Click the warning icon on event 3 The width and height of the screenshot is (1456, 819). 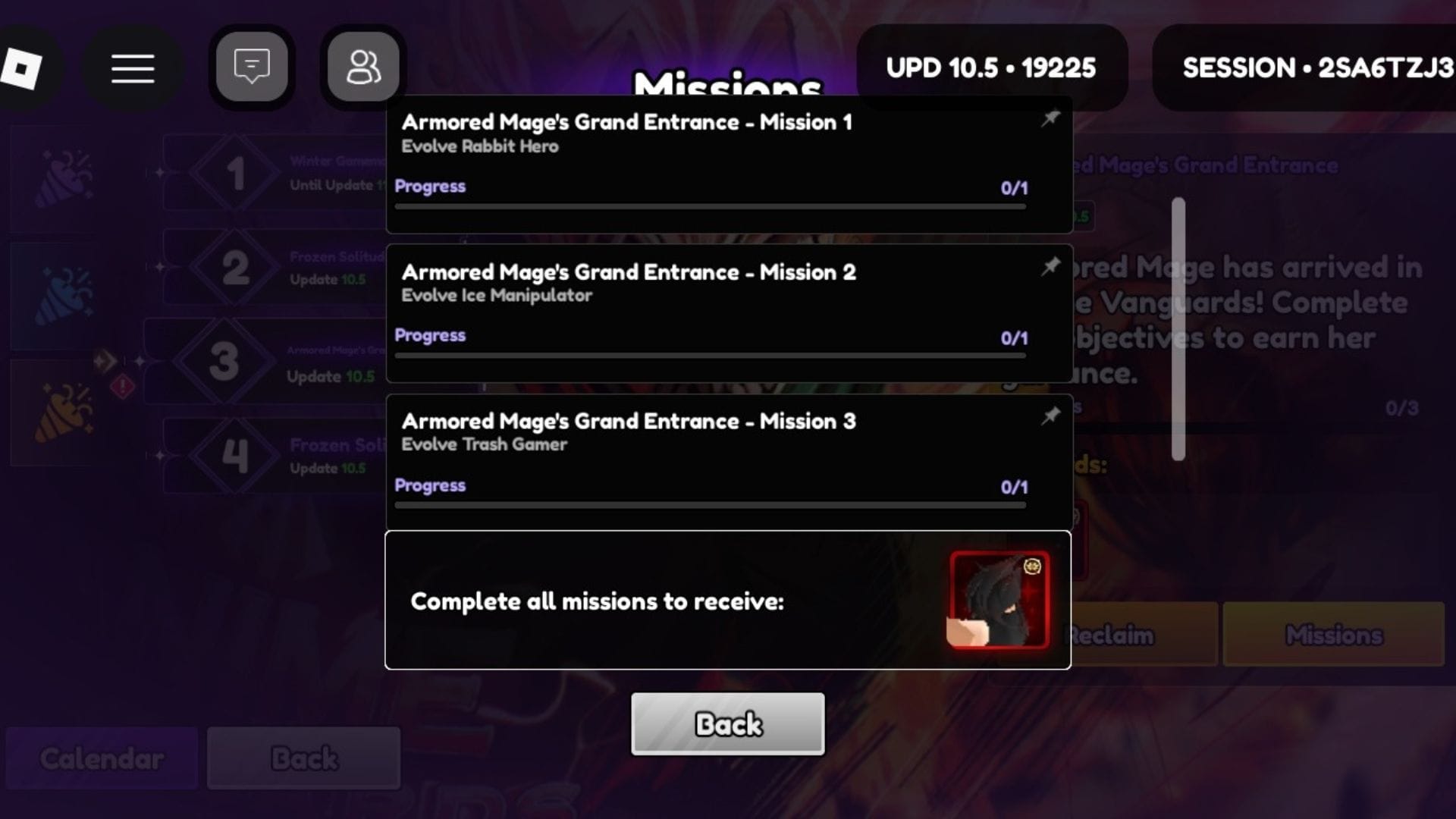click(124, 385)
